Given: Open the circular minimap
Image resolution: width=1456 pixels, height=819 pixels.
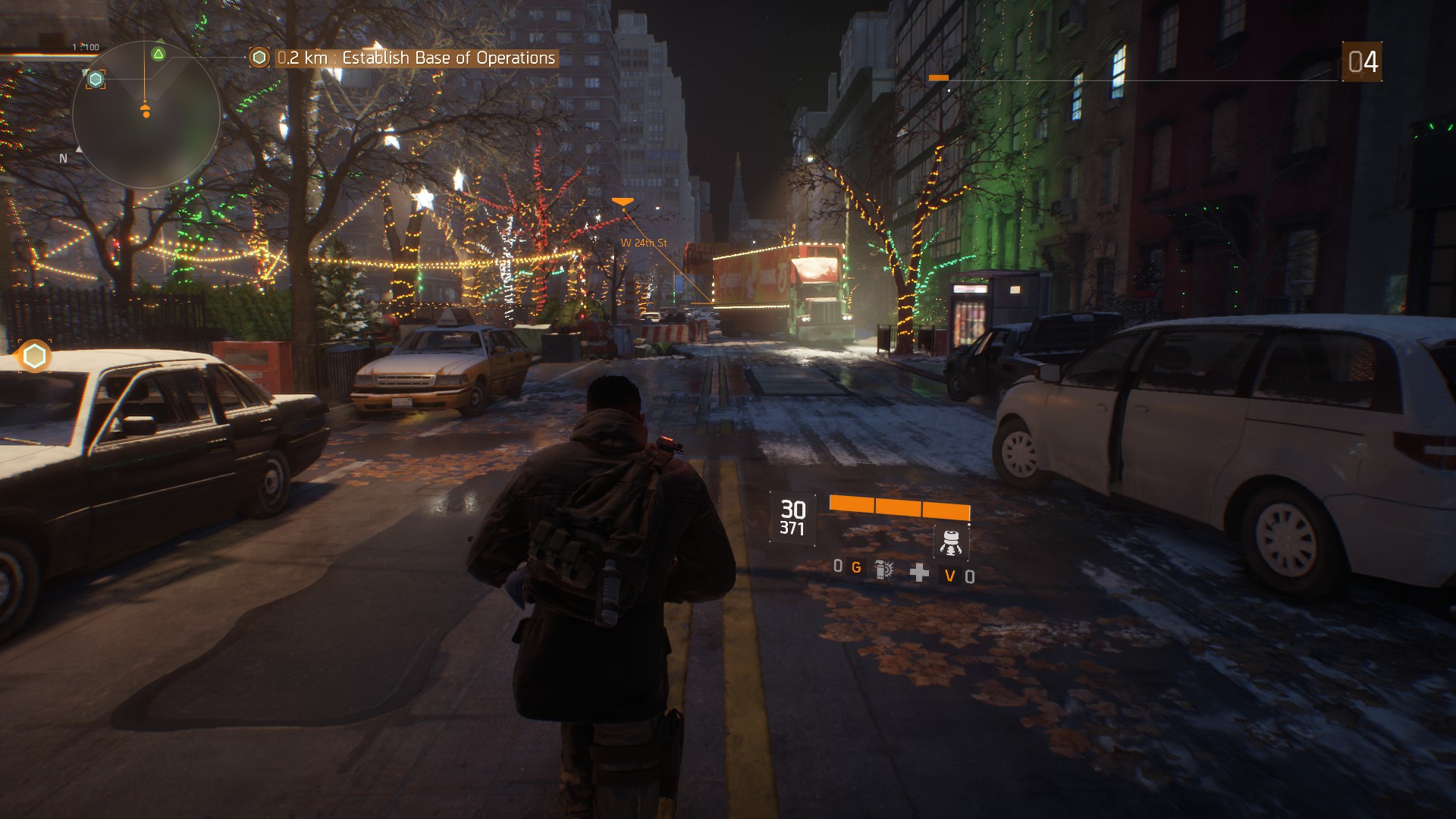Looking at the screenshot, I should point(146,115).
